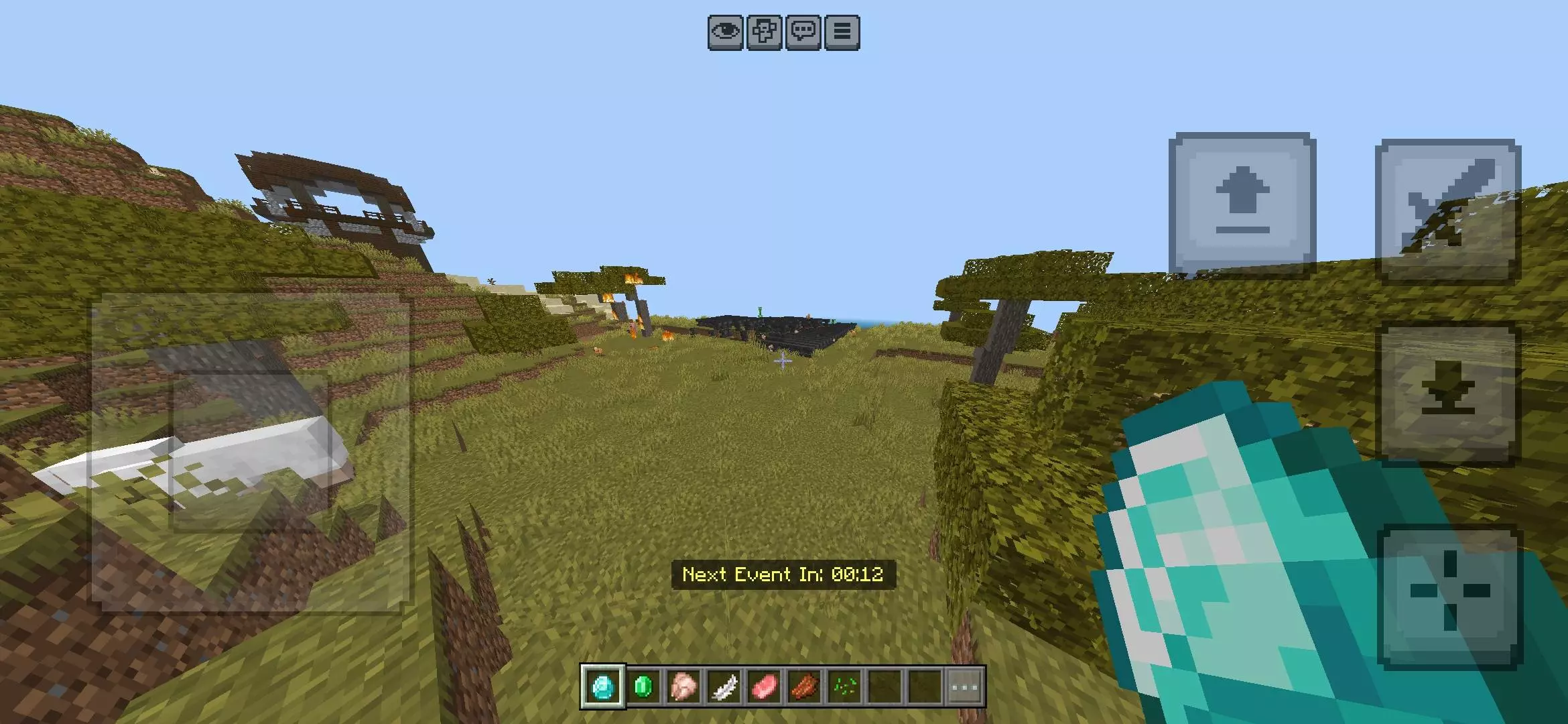Select the diamond hotbar slot

point(603,686)
